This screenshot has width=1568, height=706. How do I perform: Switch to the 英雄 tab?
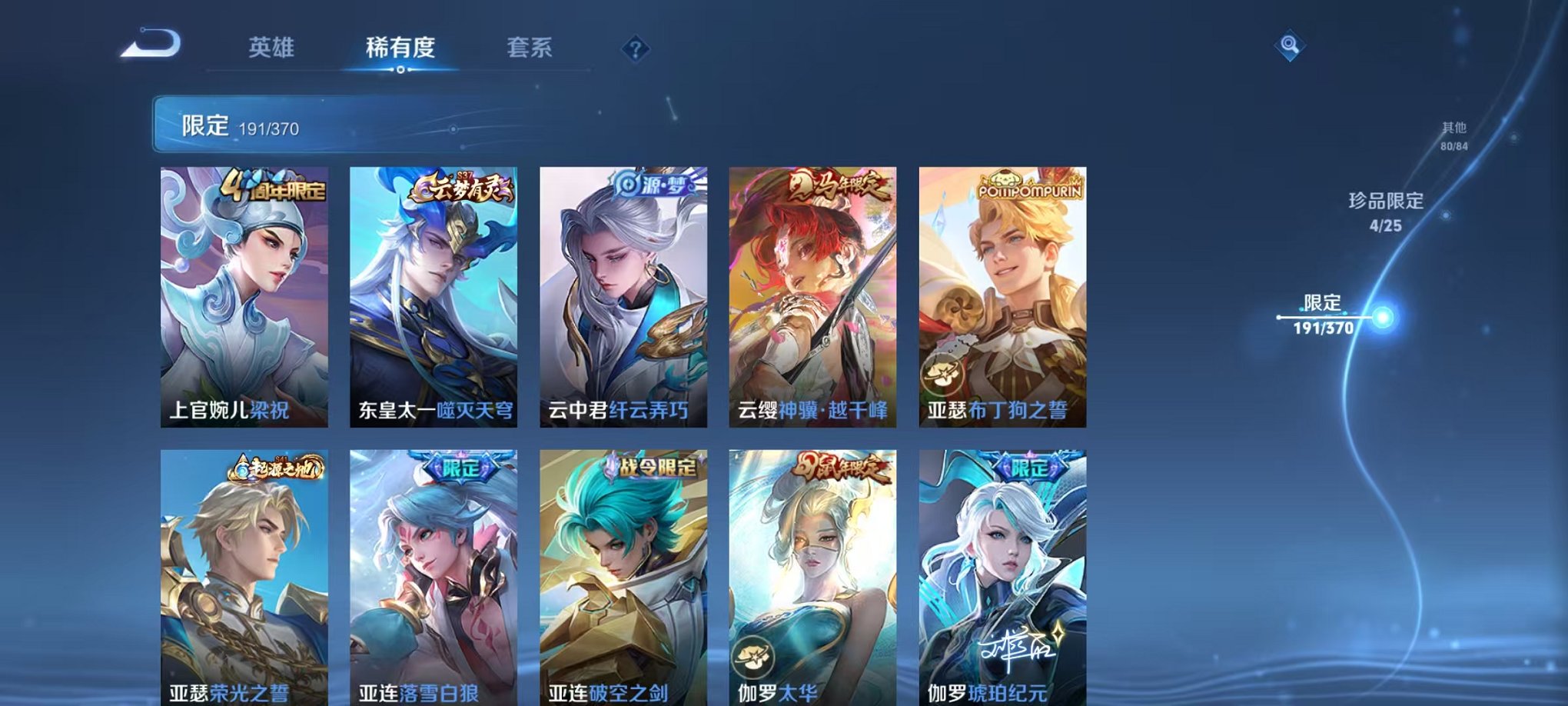click(x=271, y=48)
